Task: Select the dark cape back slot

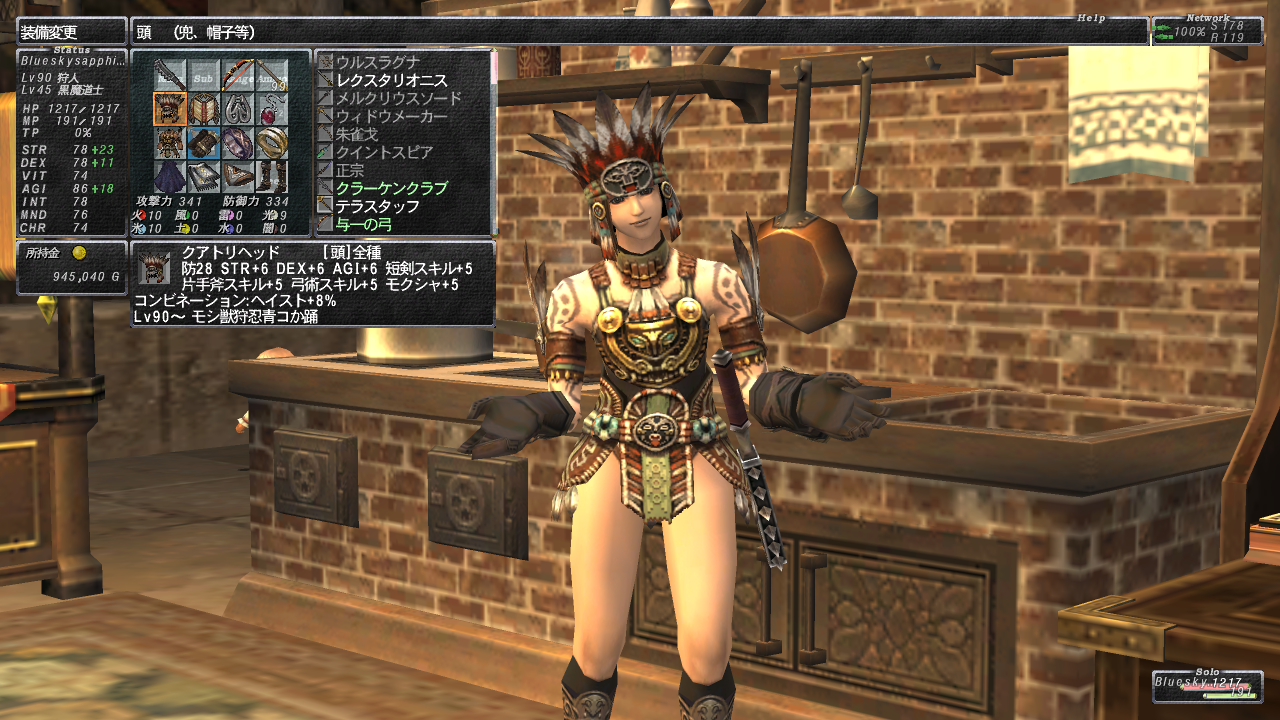Action: tap(169, 176)
